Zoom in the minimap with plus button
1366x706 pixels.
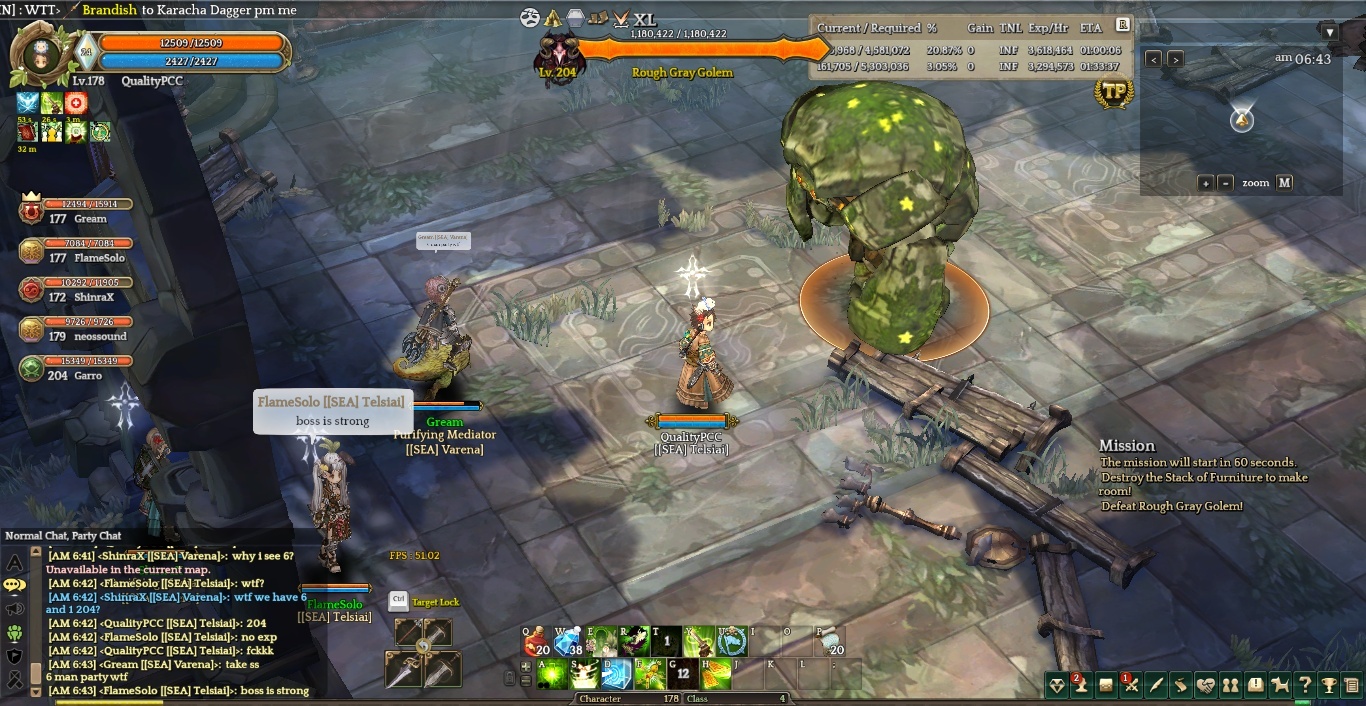coord(1206,183)
